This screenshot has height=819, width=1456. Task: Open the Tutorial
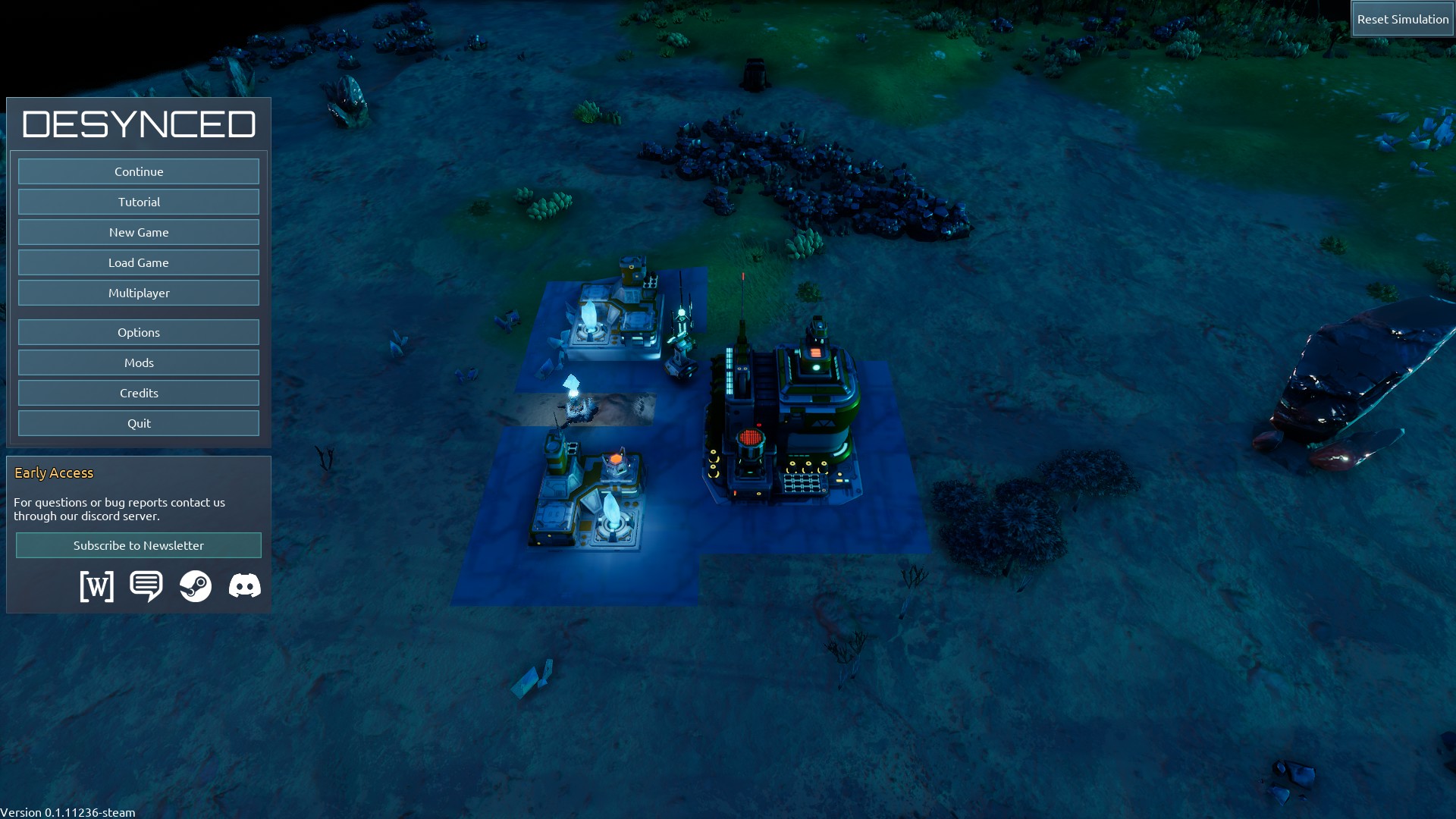pyautogui.click(x=139, y=202)
